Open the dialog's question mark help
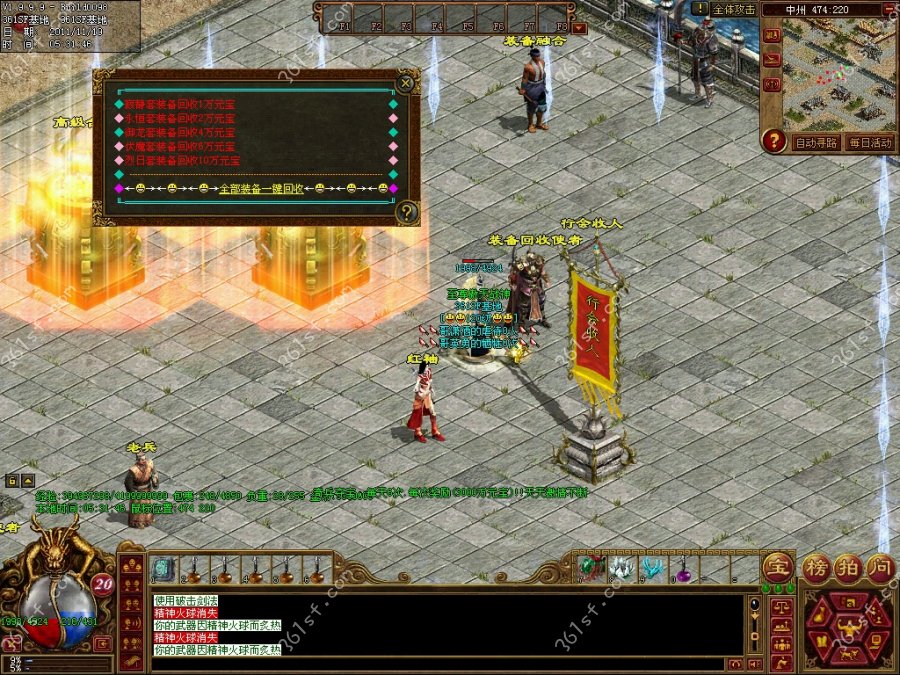The width and height of the screenshot is (900, 675). pos(405,212)
